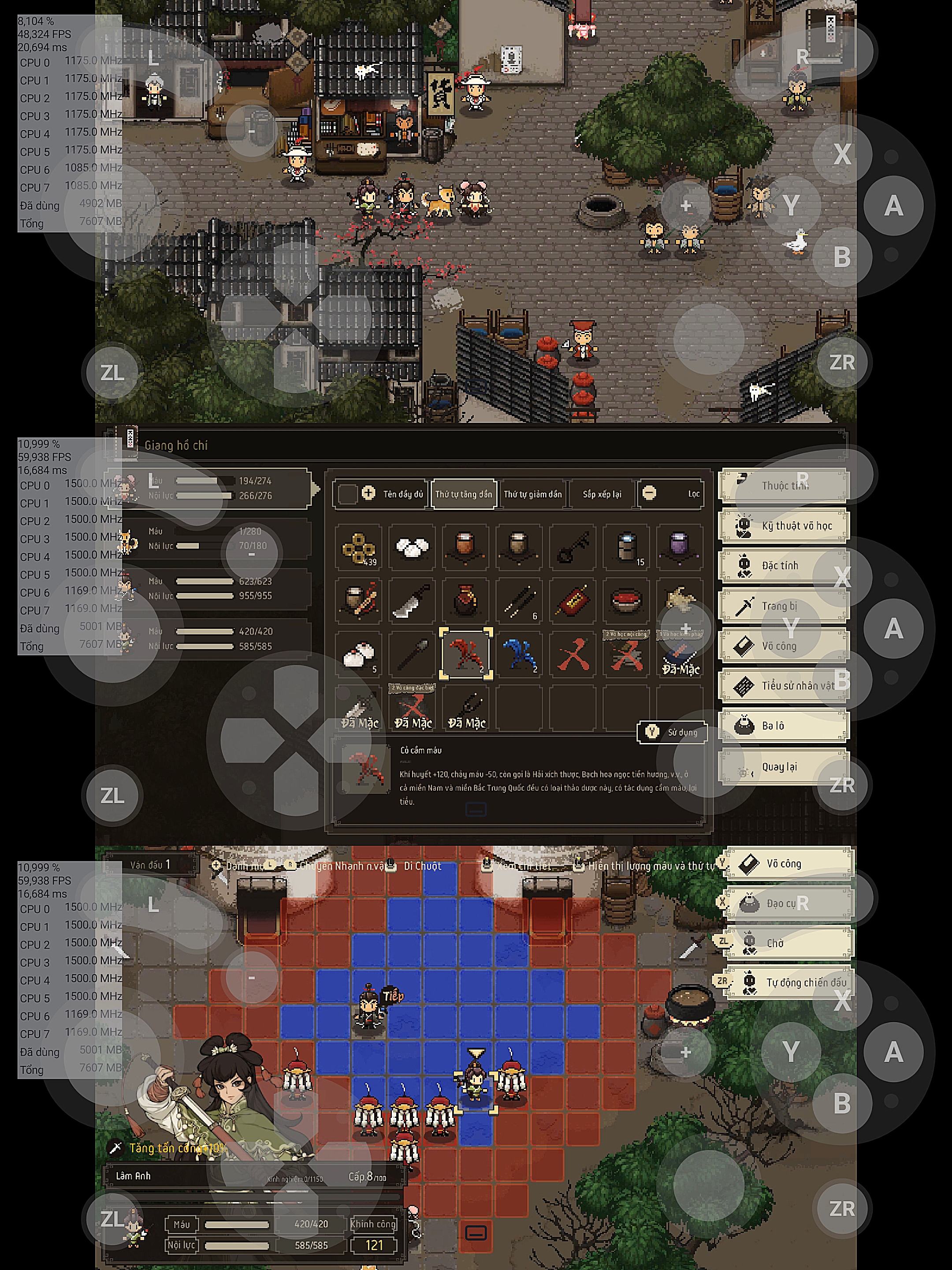Choose Trang bị equipment menu
The height and width of the screenshot is (1270, 952).
pyautogui.click(x=784, y=606)
